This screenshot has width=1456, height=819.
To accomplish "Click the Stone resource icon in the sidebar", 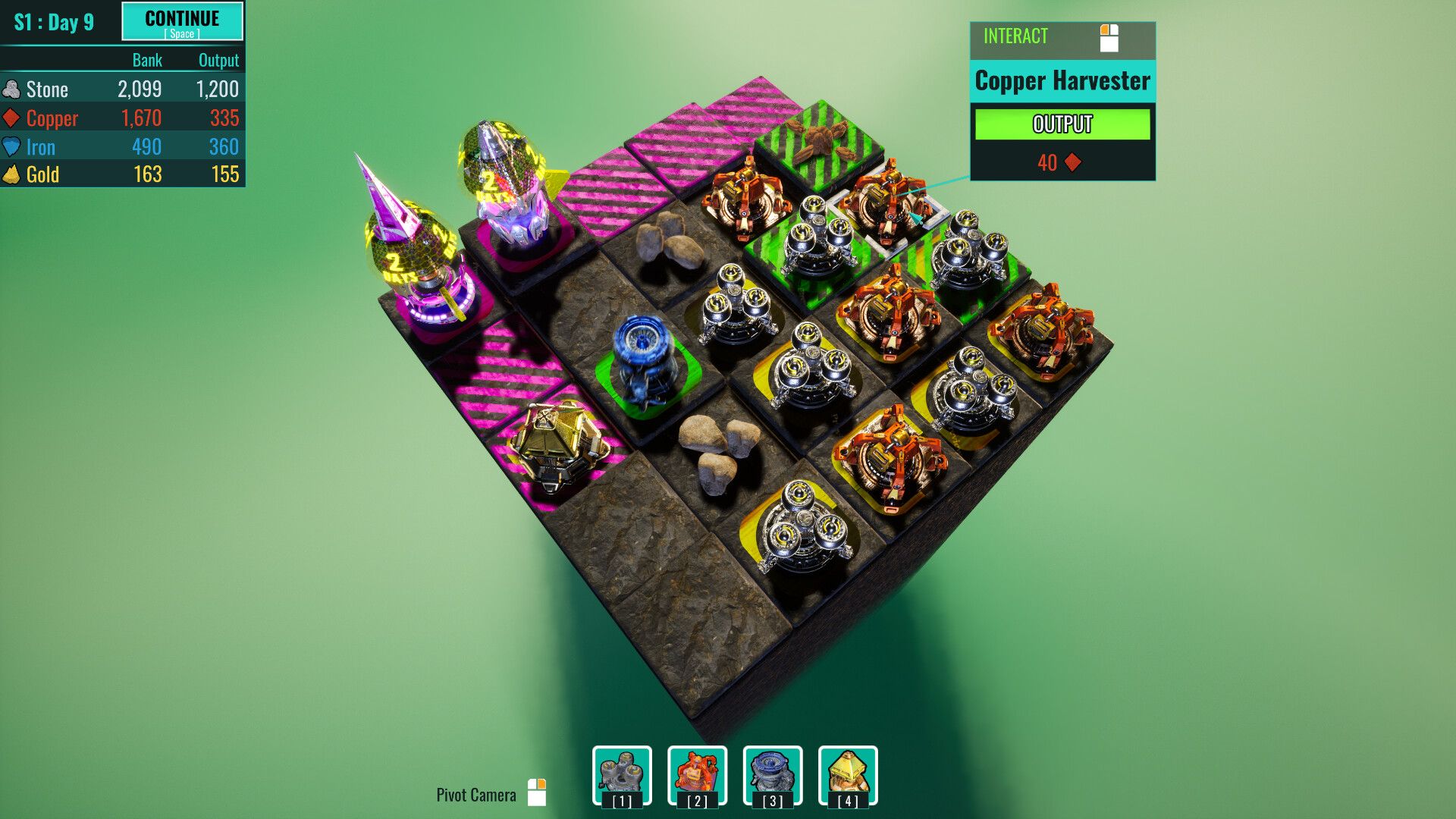I will [x=12, y=89].
